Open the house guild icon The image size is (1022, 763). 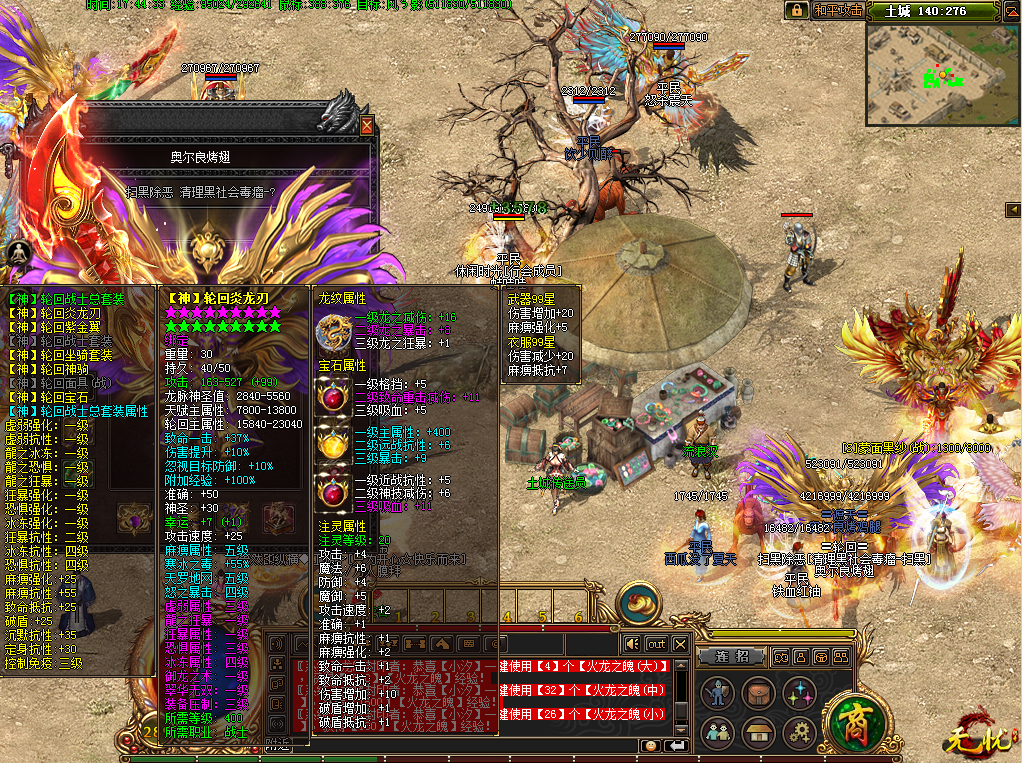point(757,732)
